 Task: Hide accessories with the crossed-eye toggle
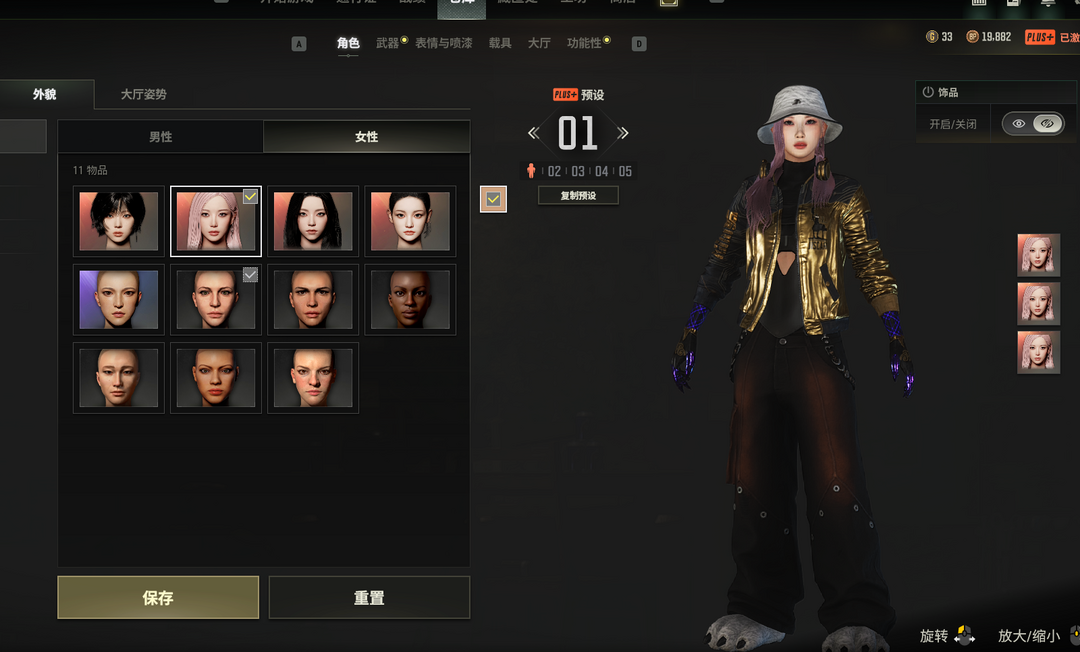(x=1048, y=124)
